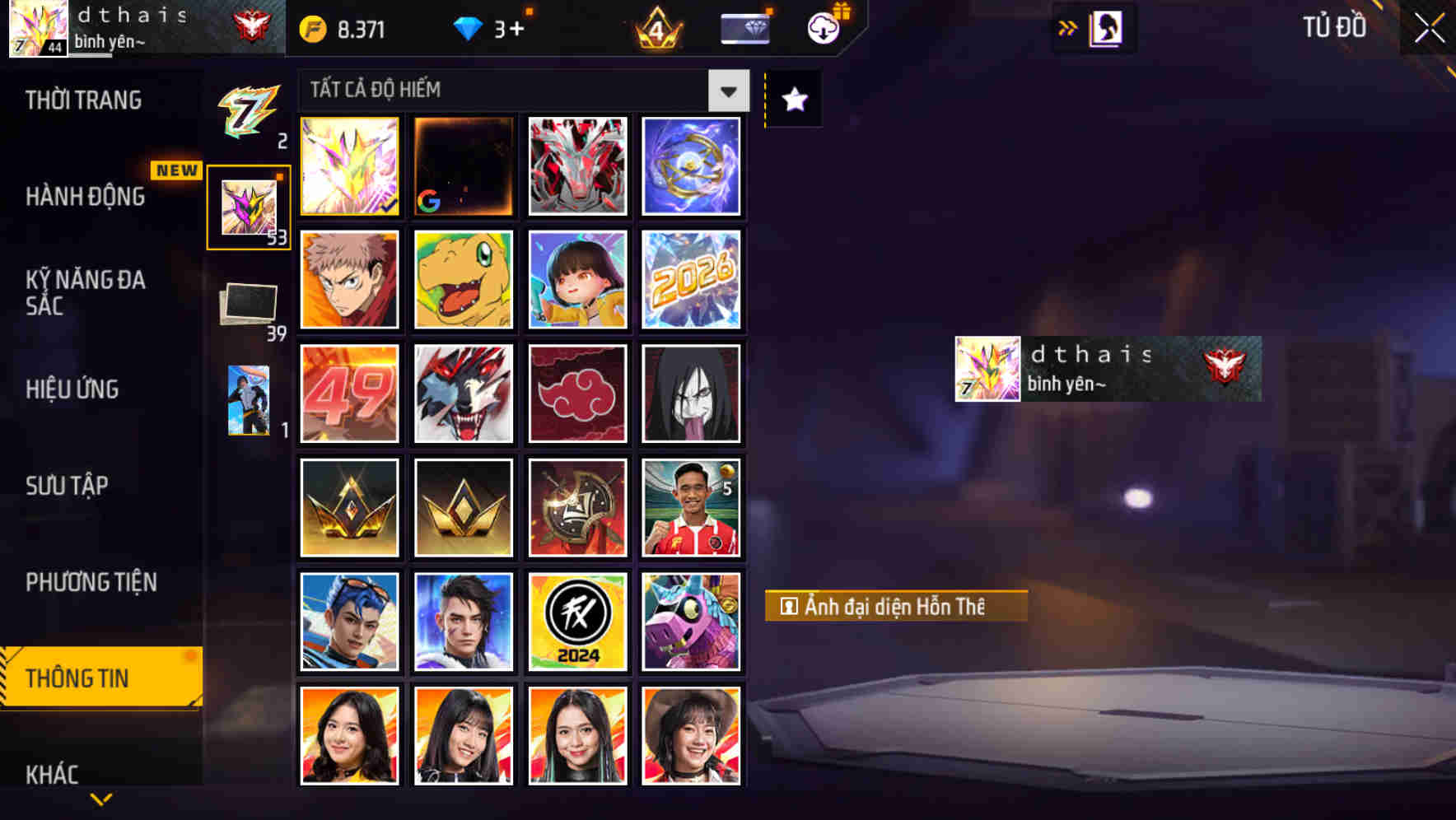Open the HIỆU ỨNG section

pyautogui.click(x=74, y=389)
